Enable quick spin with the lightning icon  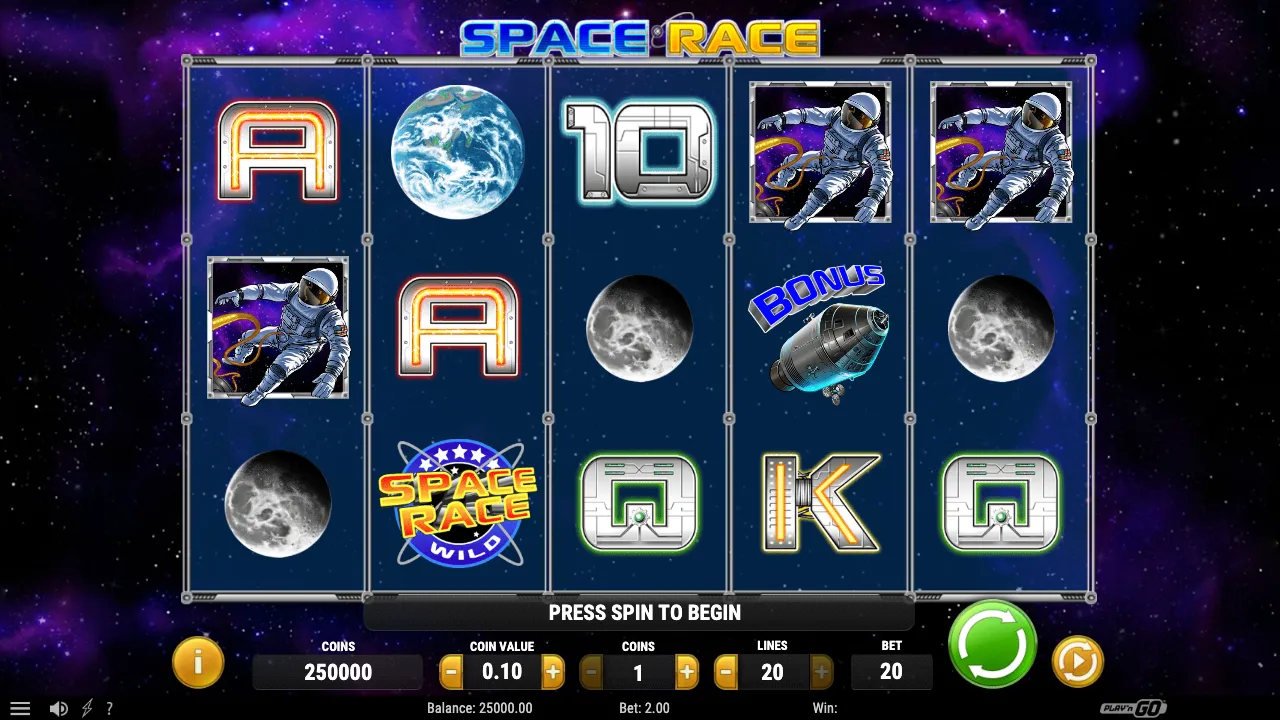pos(85,707)
